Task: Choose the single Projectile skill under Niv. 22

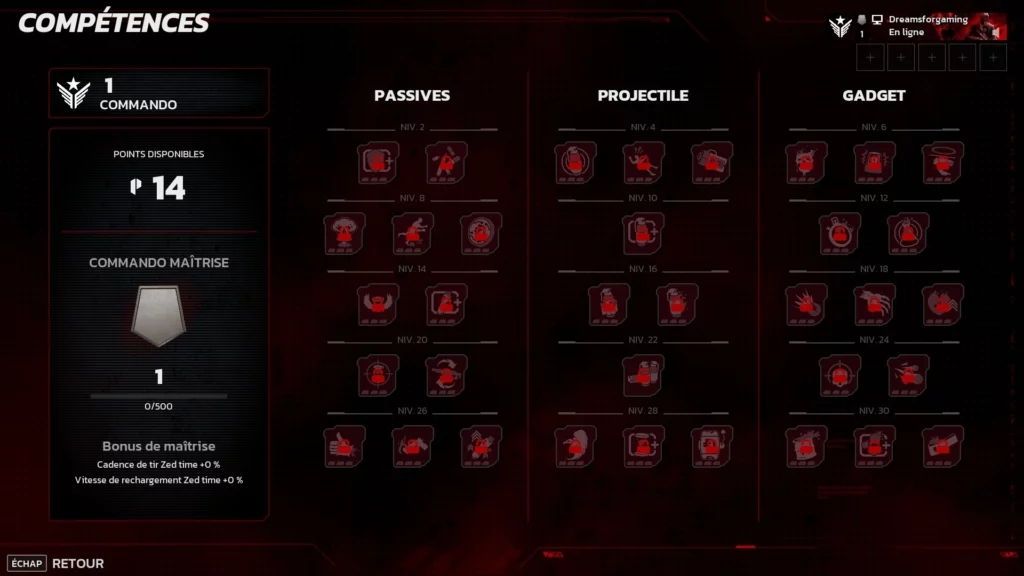Action: tap(643, 375)
